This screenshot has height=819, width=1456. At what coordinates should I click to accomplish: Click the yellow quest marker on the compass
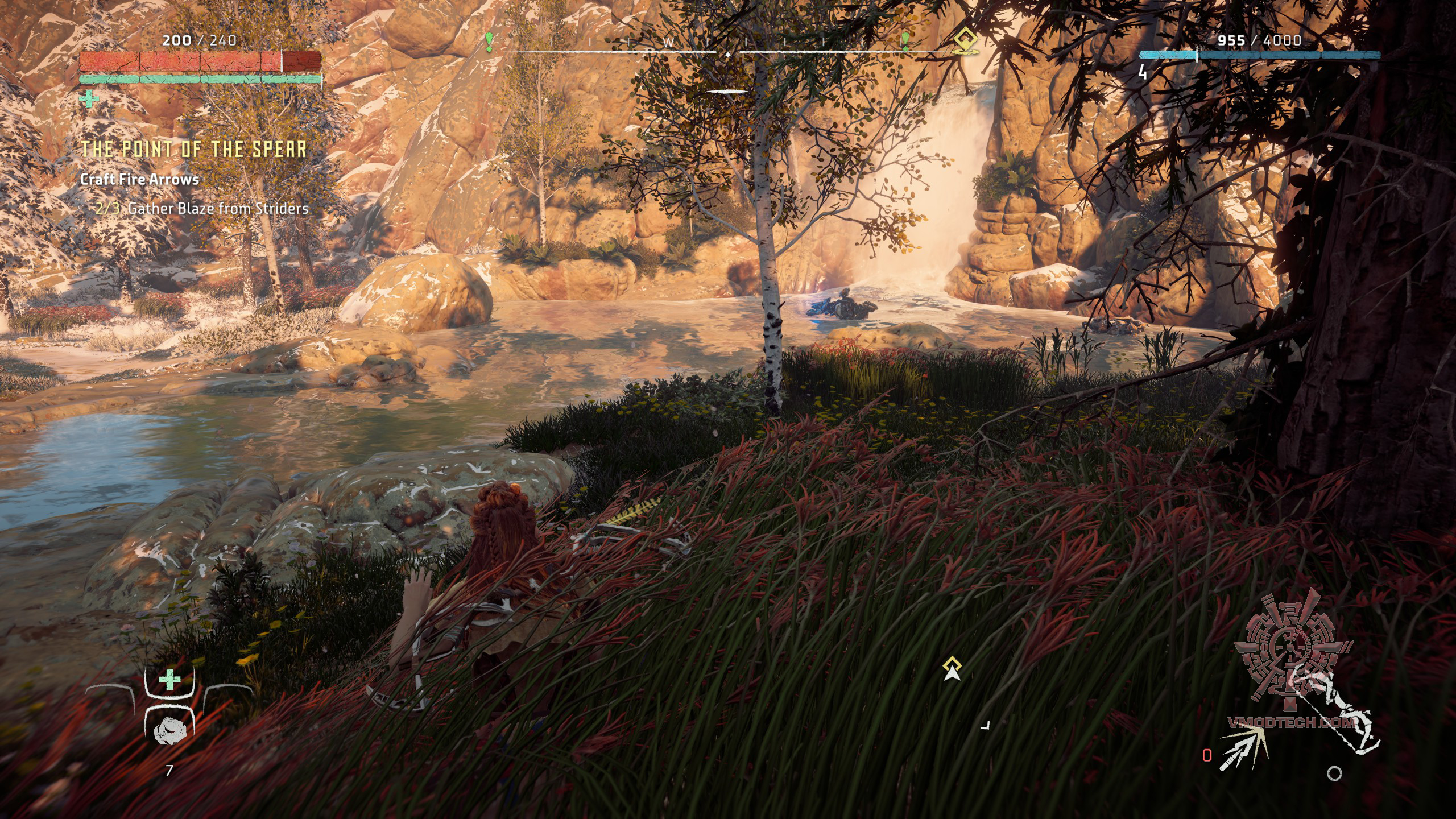pyautogui.click(x=966, y=42)
